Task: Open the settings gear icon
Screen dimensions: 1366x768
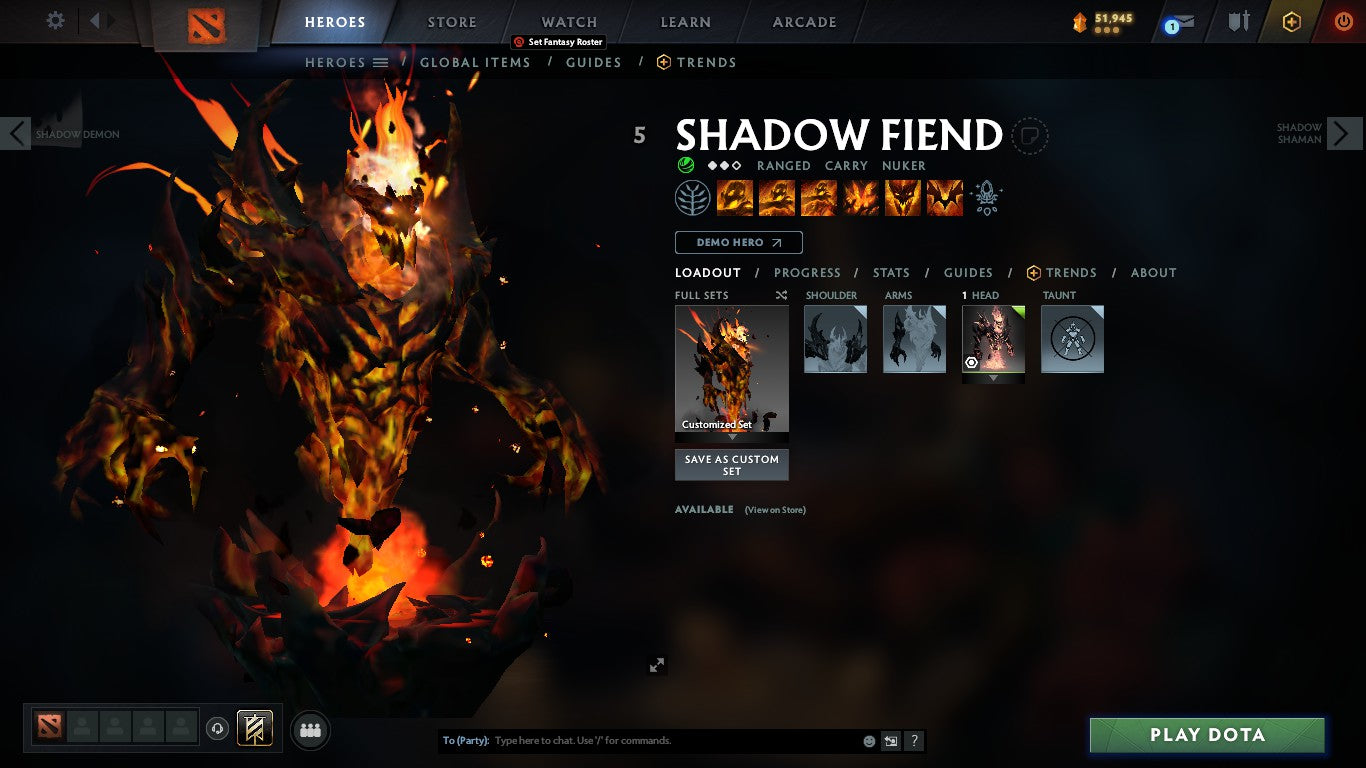Action: point(54,20)
